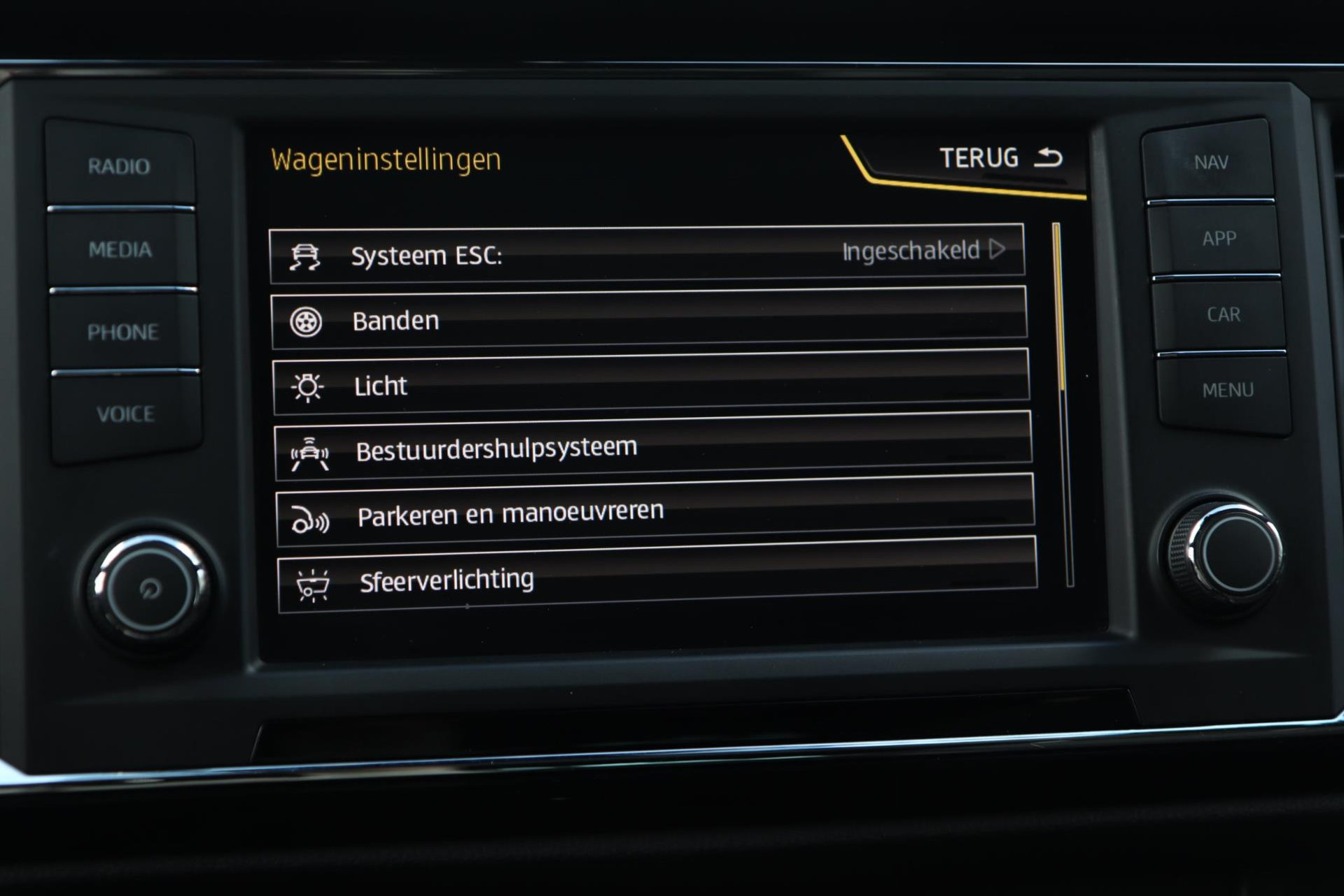The image size is (1344, 896).
Task: Switch to RADIO mode
Action: coord(119,167)
